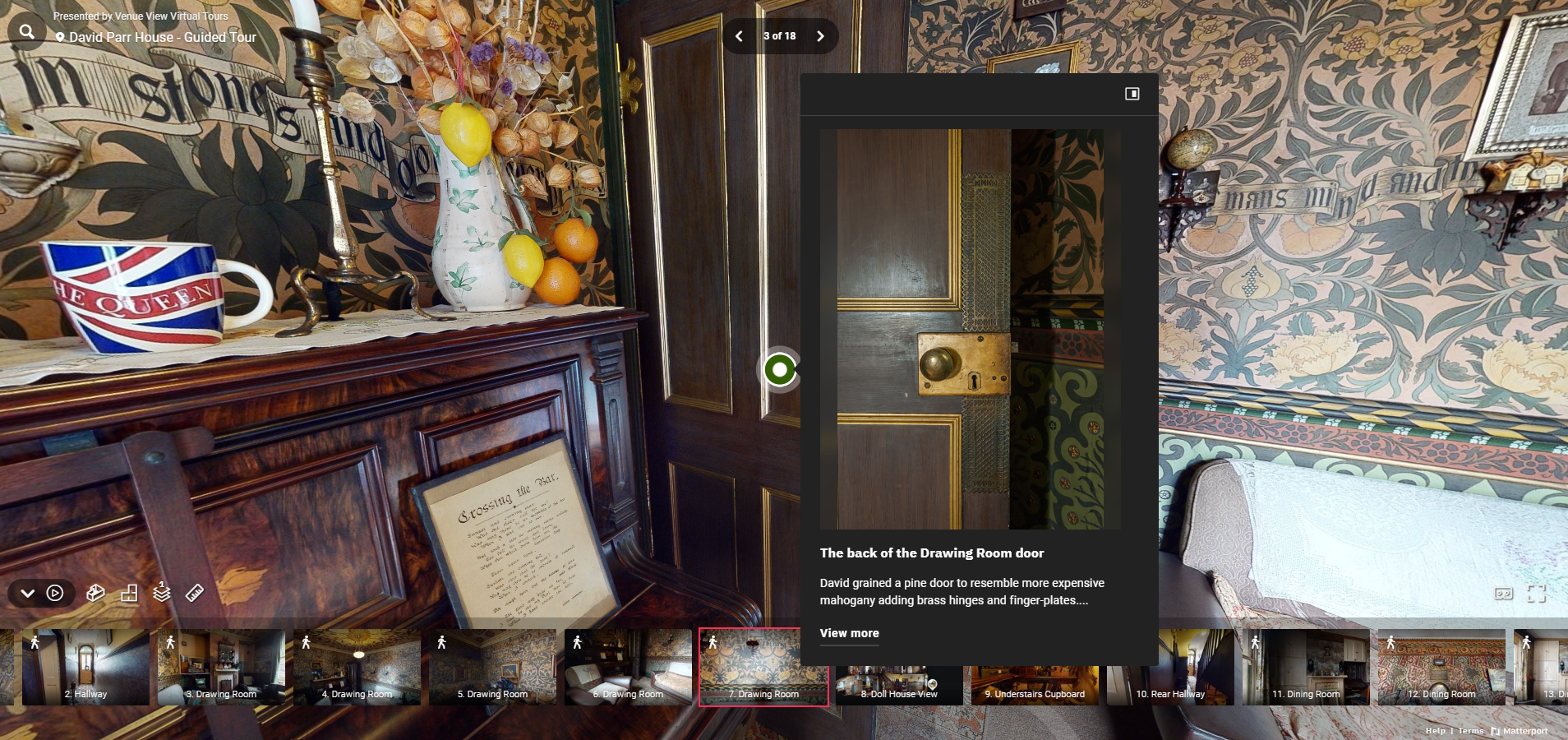This screenshot has width=1568, height=740.
Task: Select thumbnail 4. Drawing Room
Action: [x=357, y=667]
